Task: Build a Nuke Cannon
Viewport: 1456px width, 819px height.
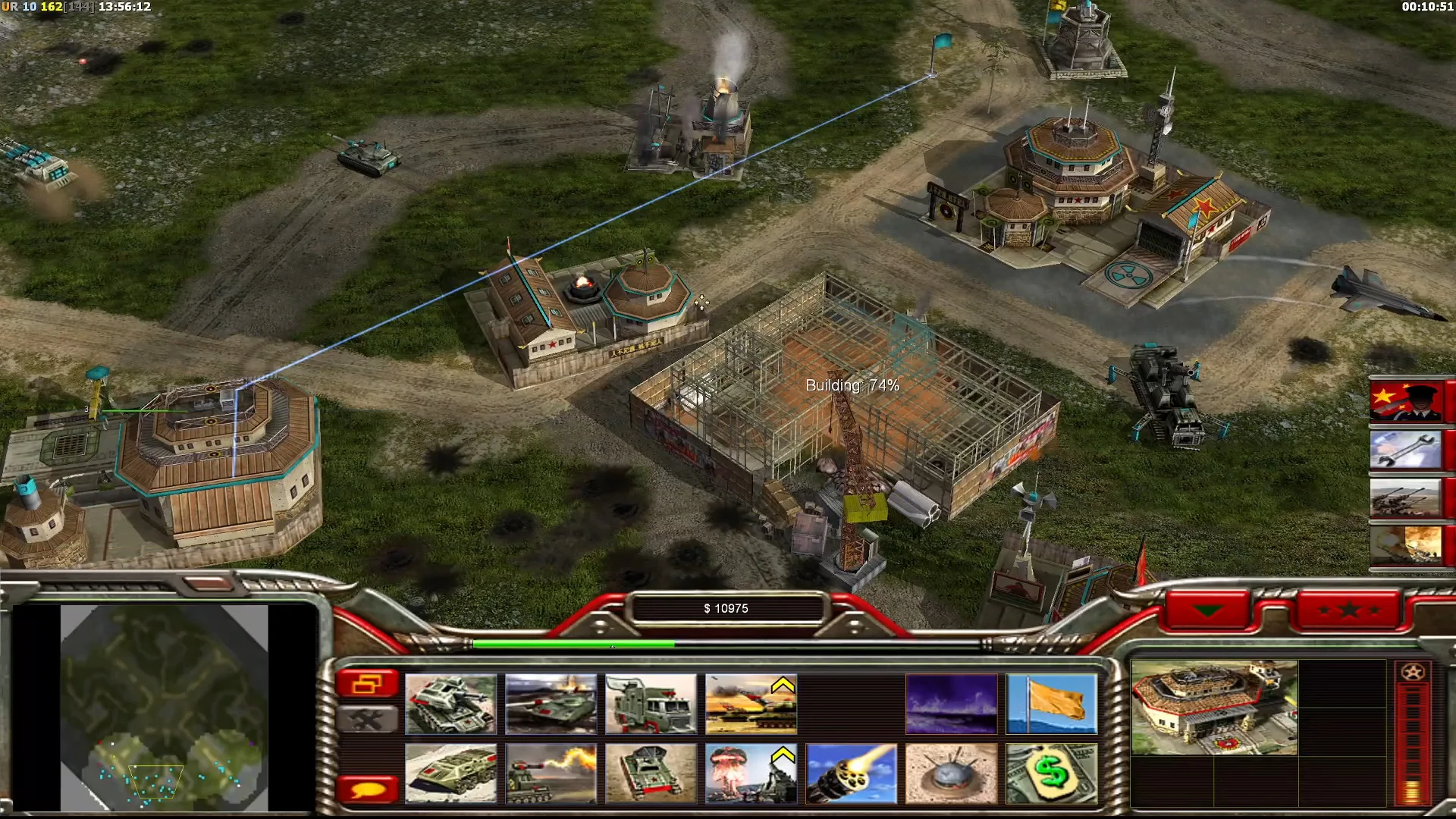Action: point(750,772)
